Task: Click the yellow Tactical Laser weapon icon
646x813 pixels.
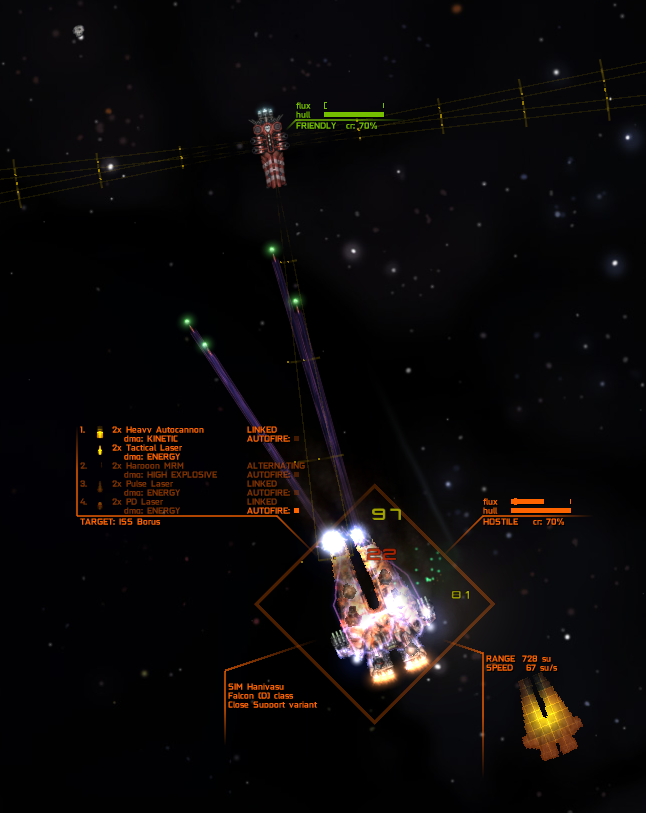Action: click(100, 449)
